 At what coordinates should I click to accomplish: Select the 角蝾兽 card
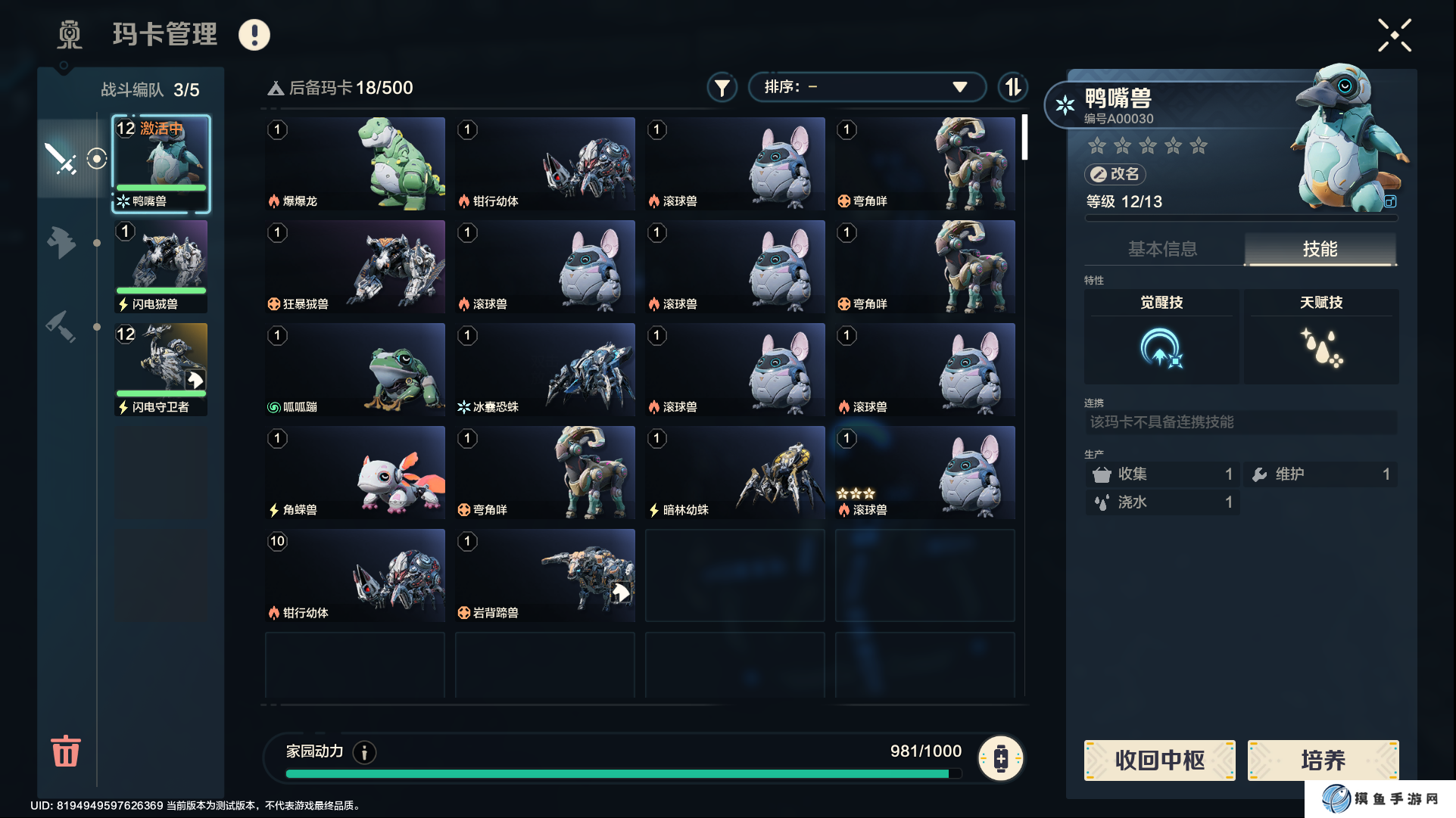click(355, 472)
